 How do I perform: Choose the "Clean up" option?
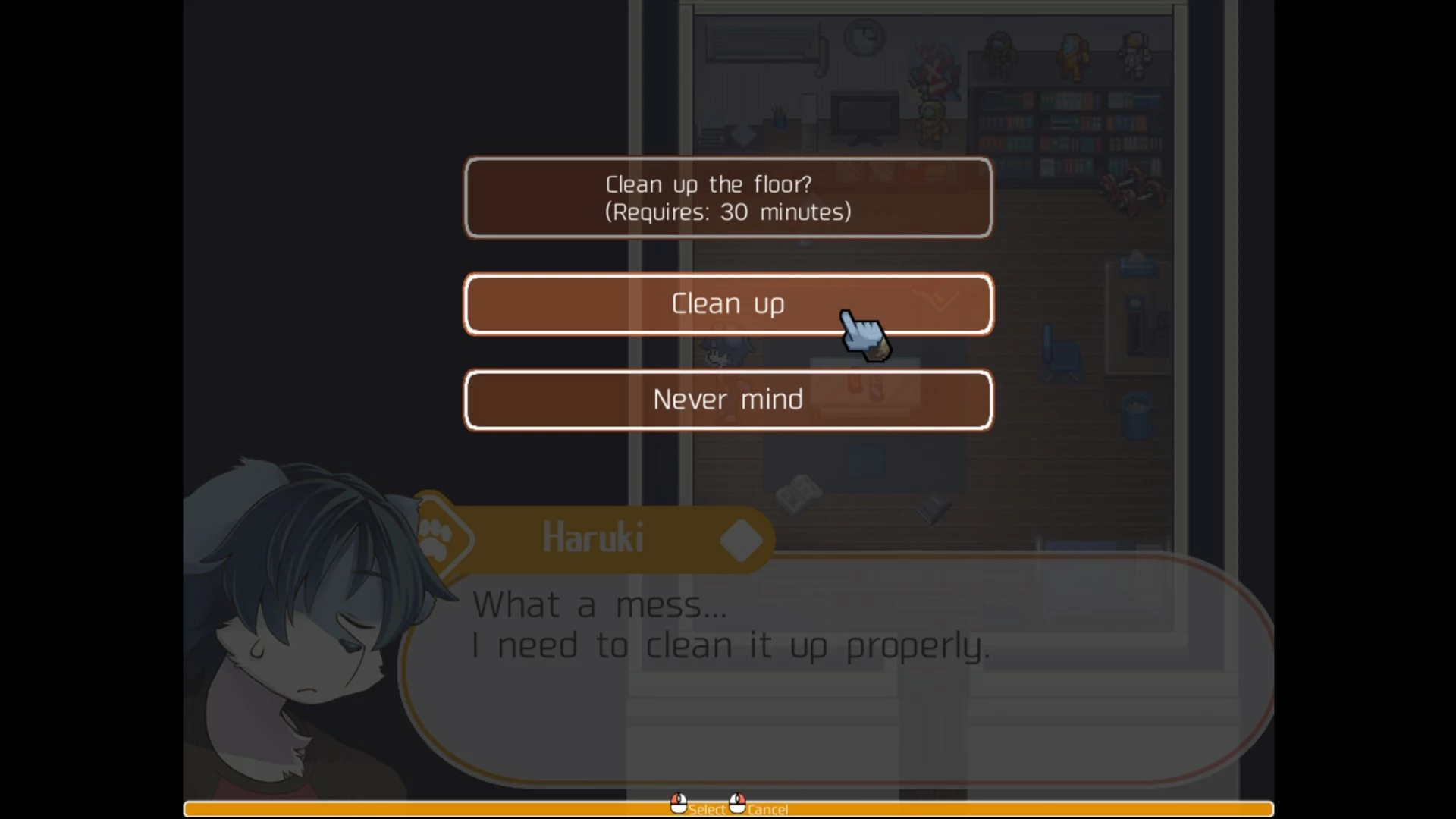pos(726,304)
